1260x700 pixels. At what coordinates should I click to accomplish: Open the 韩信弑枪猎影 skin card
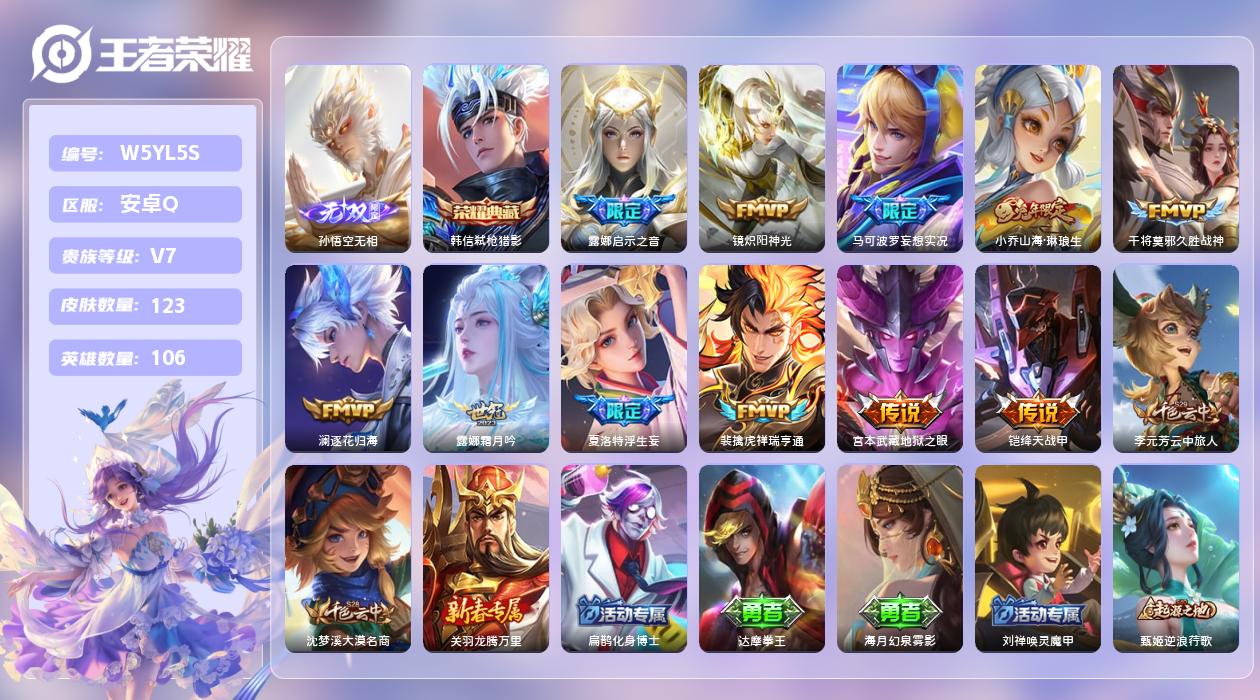[x=486, y=158]
